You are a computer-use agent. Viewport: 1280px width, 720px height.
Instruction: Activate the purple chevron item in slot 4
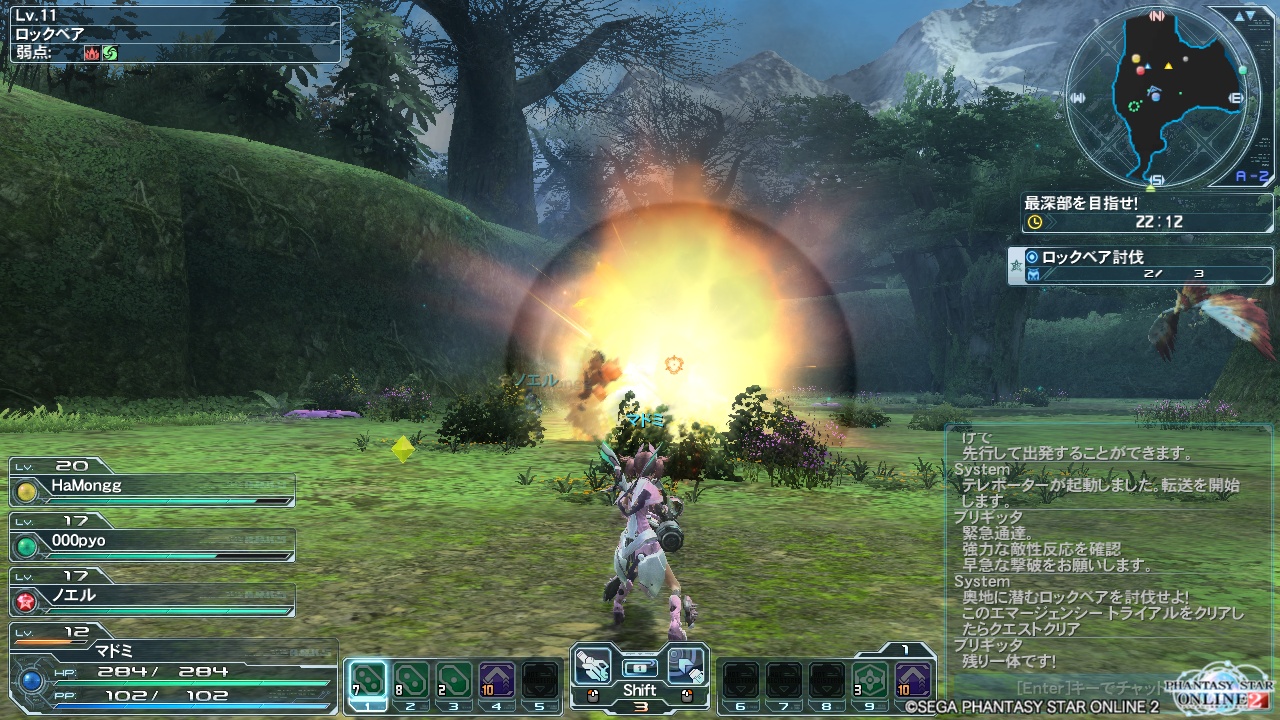tap(496, 681)
